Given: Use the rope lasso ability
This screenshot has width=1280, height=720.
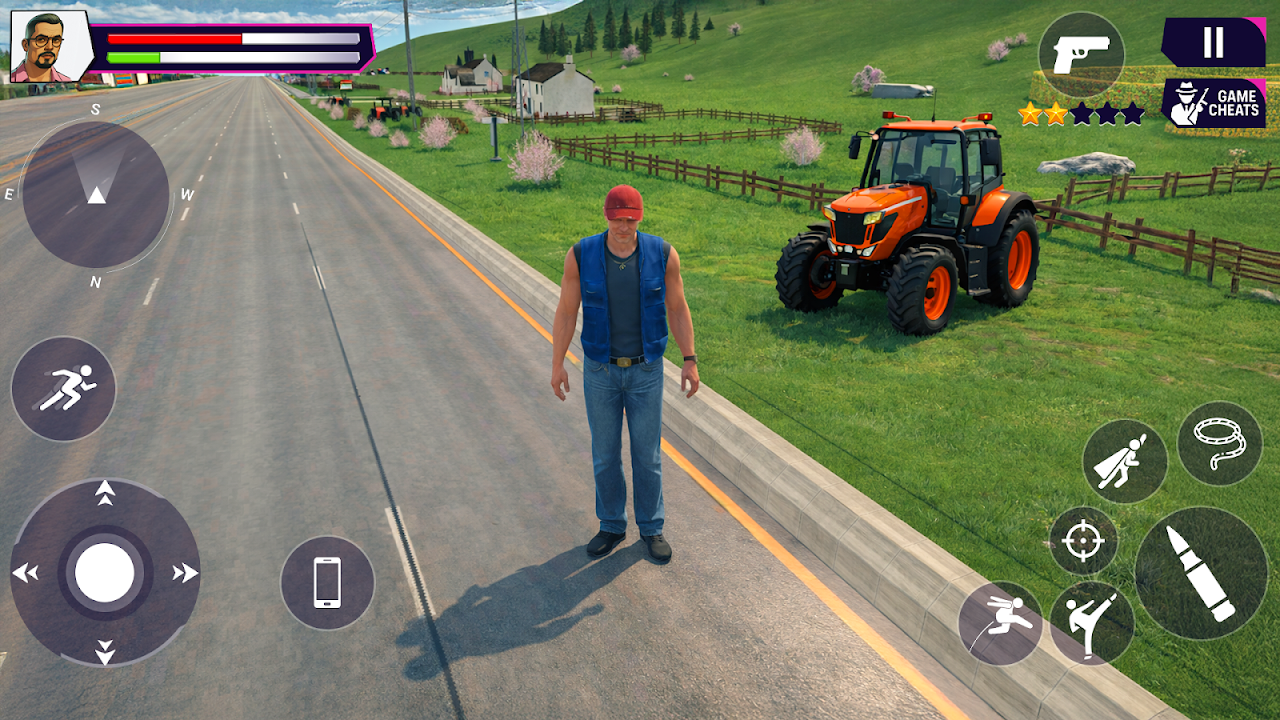Looking at the screenshot, I should pyautogui.click(x=1219, y=443).
